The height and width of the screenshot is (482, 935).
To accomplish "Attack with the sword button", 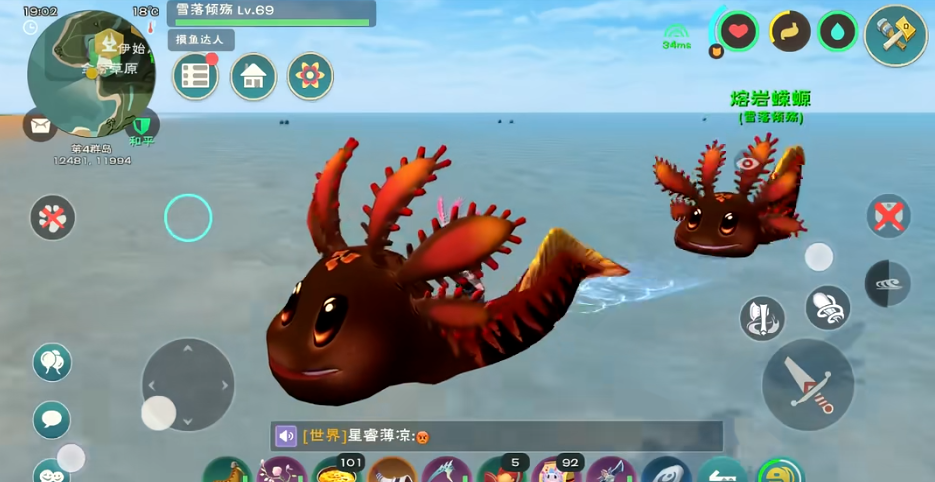I will point(808,385).
